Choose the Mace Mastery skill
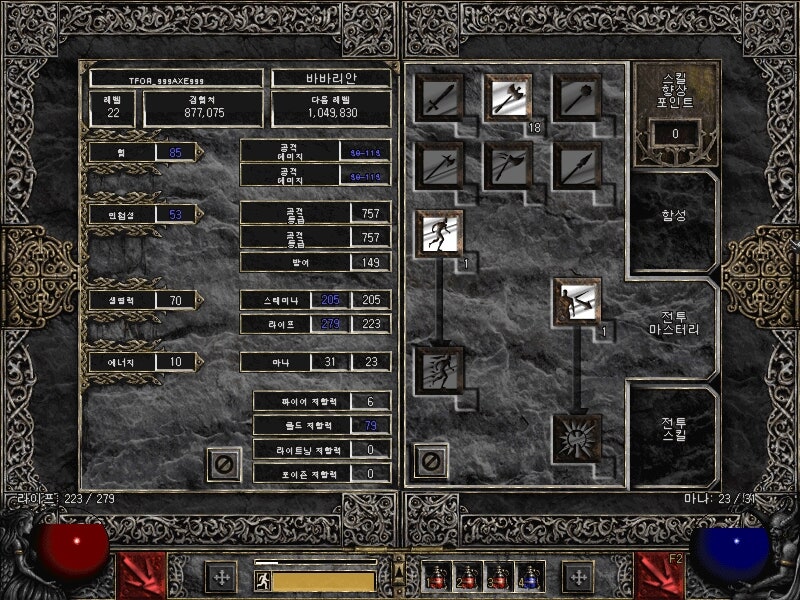800x600 pixels. [x=577, y=98]
